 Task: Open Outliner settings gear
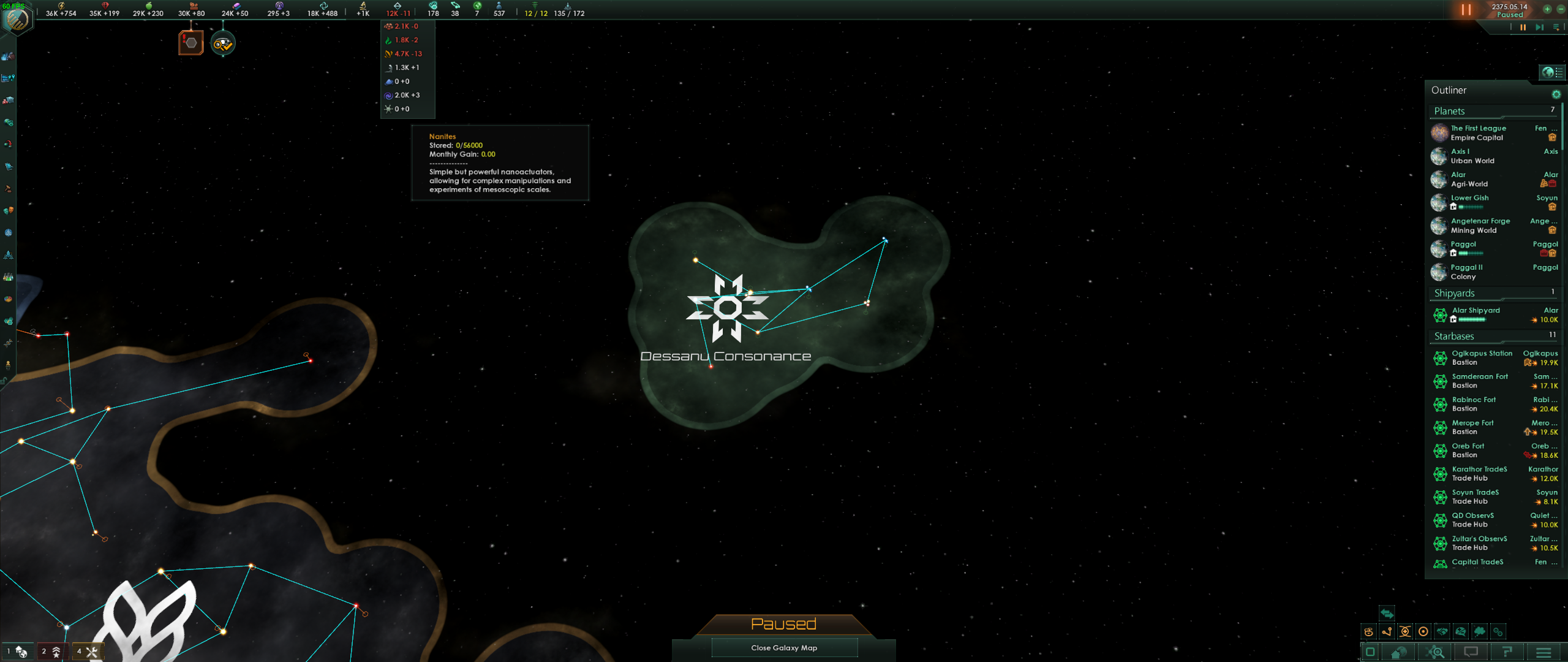coord(1556,94)
